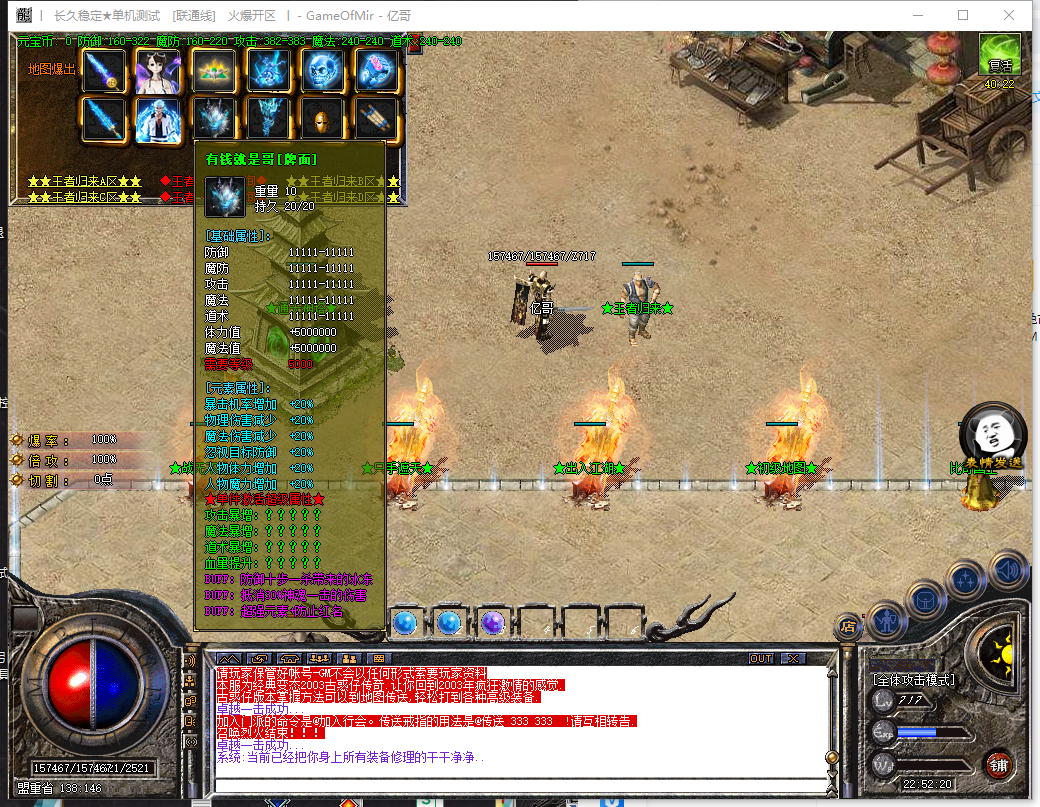Click the red 铺 stall button
Viewport: 1040px width, 807px height.
tap(997, 764)
